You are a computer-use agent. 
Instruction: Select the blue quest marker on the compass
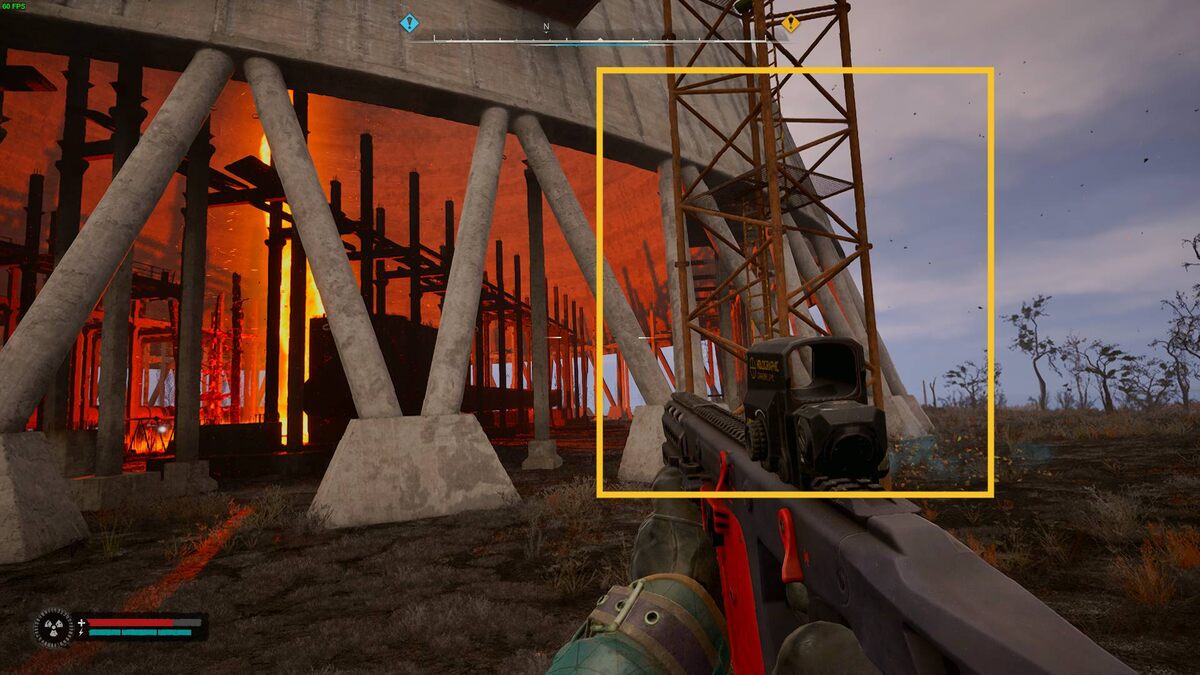click(x=408, y=22)
